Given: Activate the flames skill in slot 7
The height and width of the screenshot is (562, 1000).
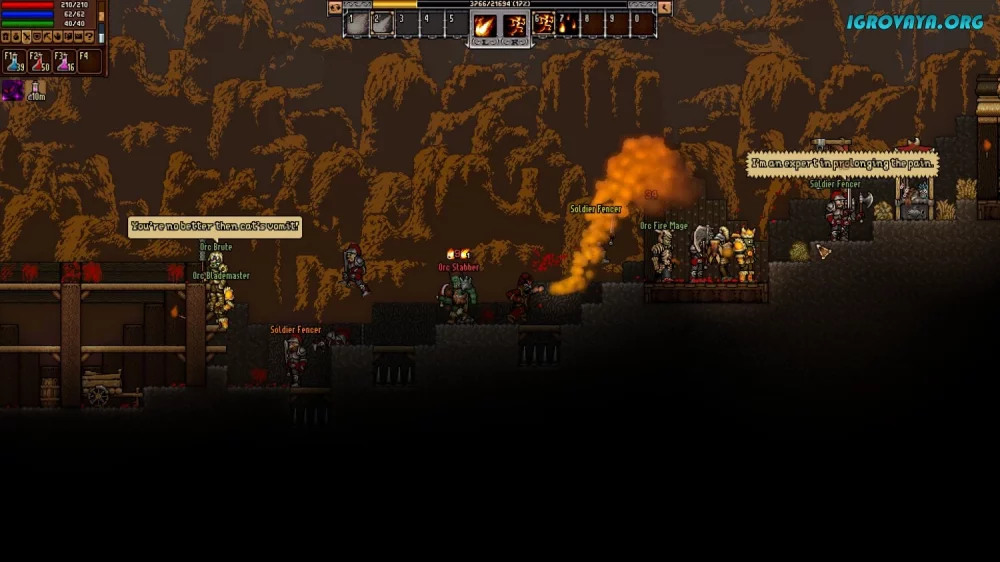Looking at the screenshot, I should pyautogui.click(x=568, y=23).
